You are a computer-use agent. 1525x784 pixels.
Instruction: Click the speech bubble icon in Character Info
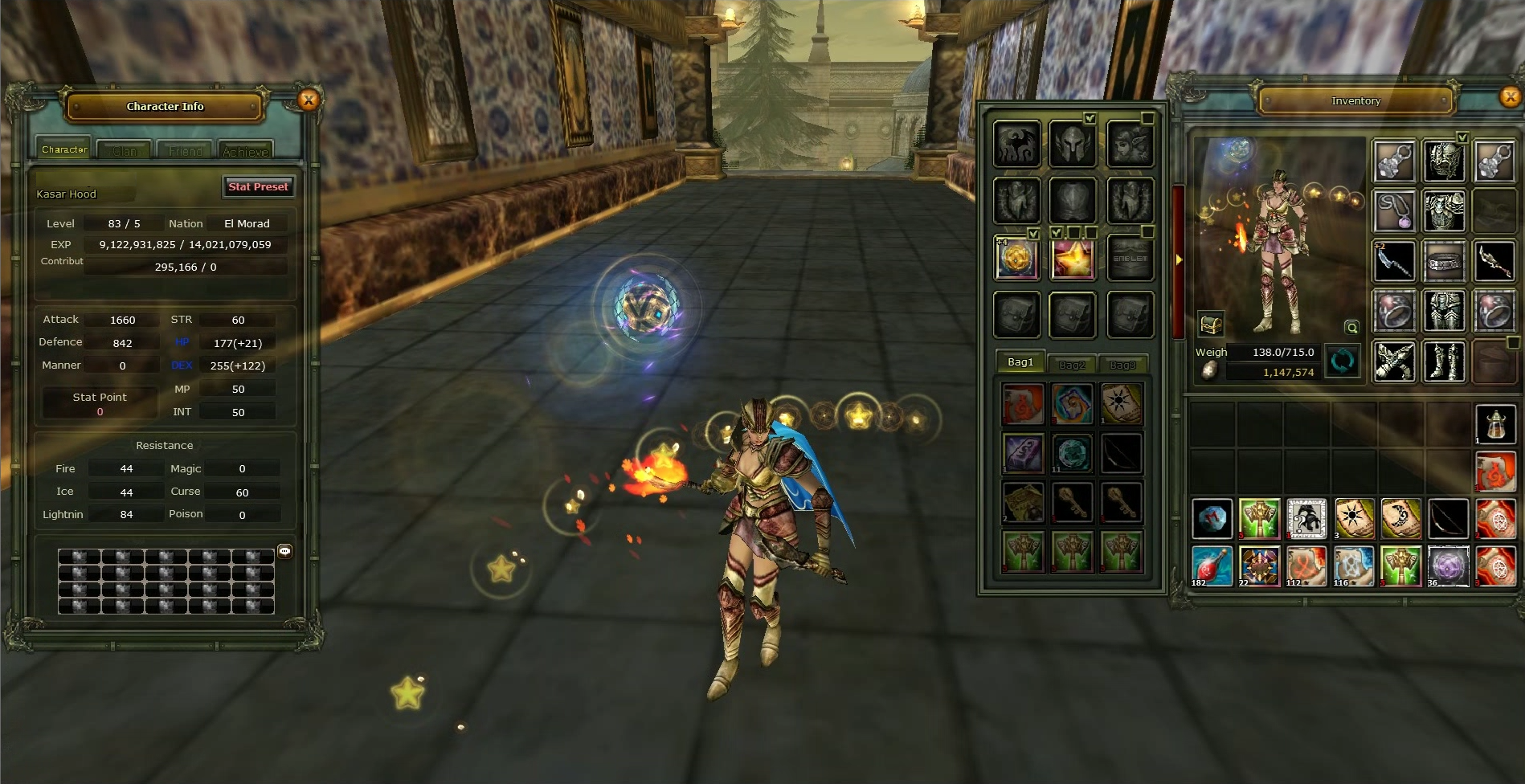pos(284,551)
